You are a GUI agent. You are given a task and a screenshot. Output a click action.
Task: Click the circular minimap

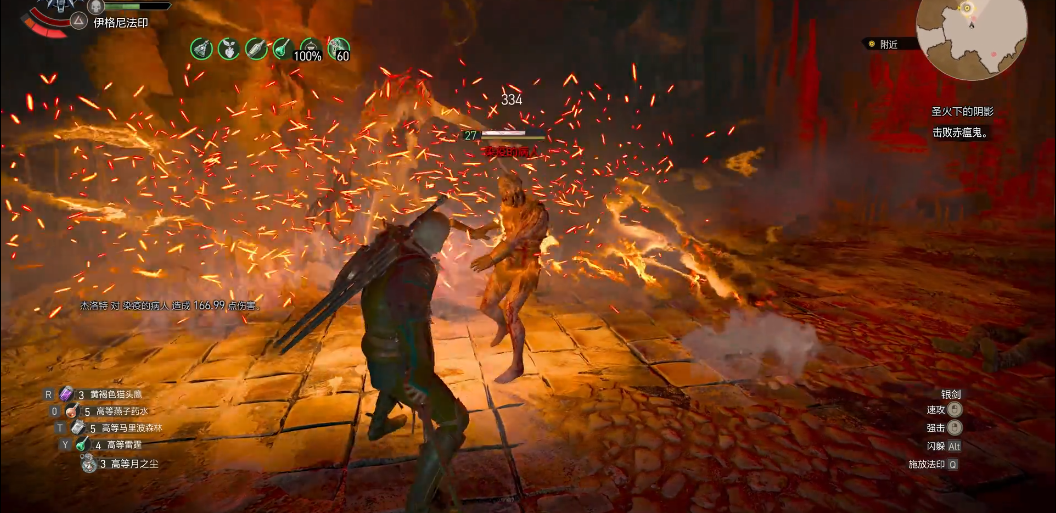972,37
